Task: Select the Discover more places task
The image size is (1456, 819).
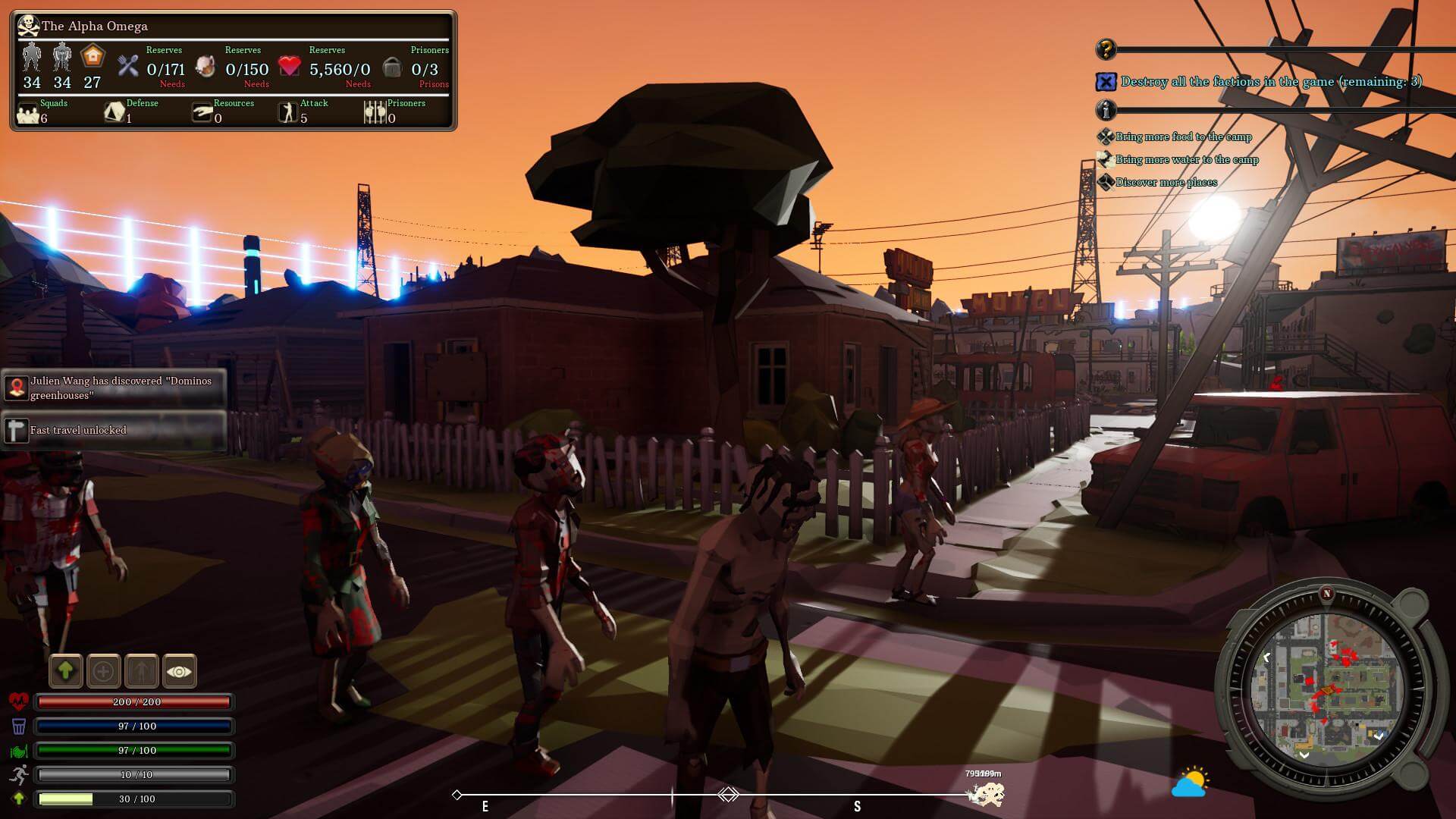Action: (x=1166, y=183)
